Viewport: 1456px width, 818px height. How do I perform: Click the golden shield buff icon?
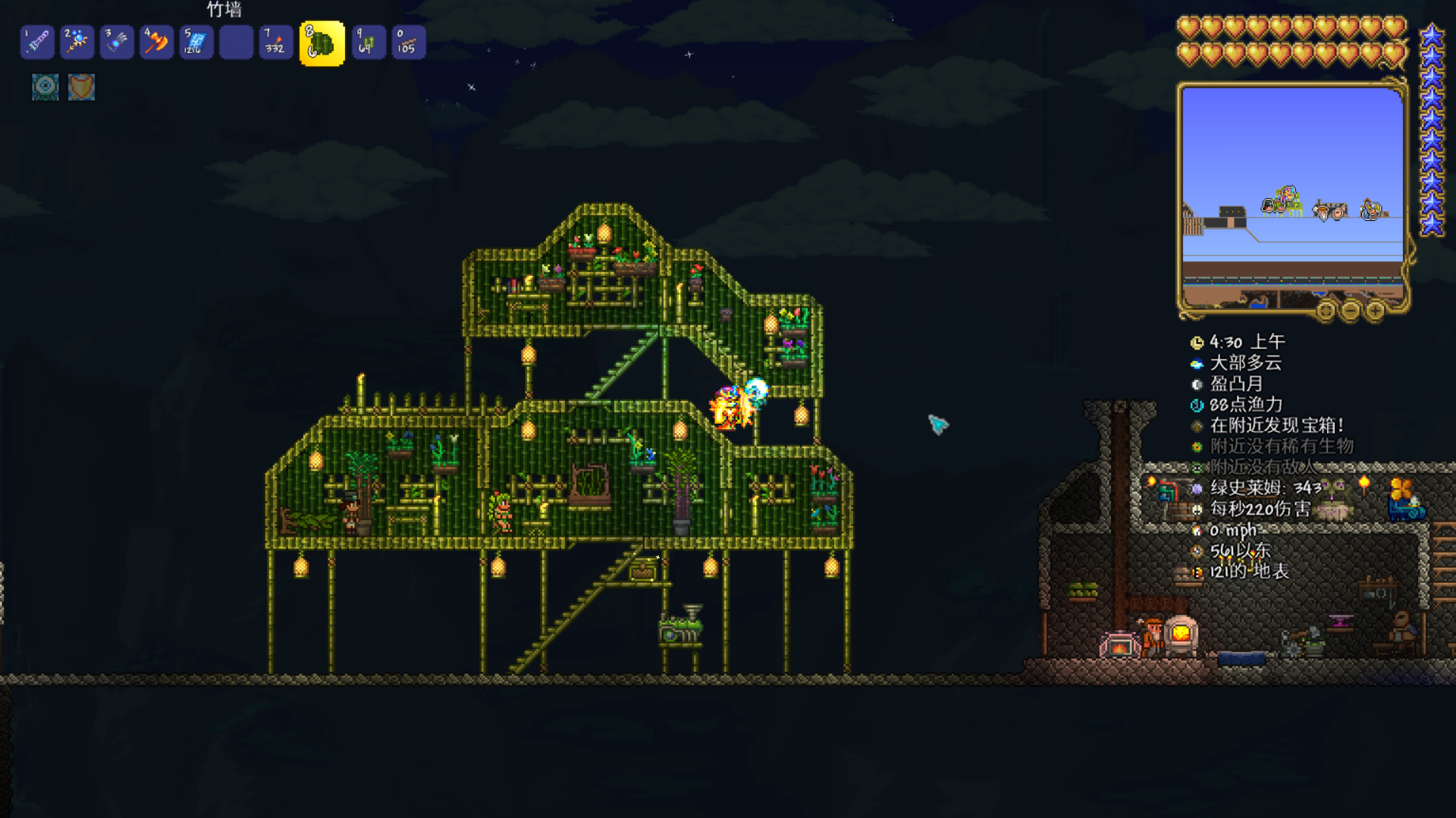81,87
